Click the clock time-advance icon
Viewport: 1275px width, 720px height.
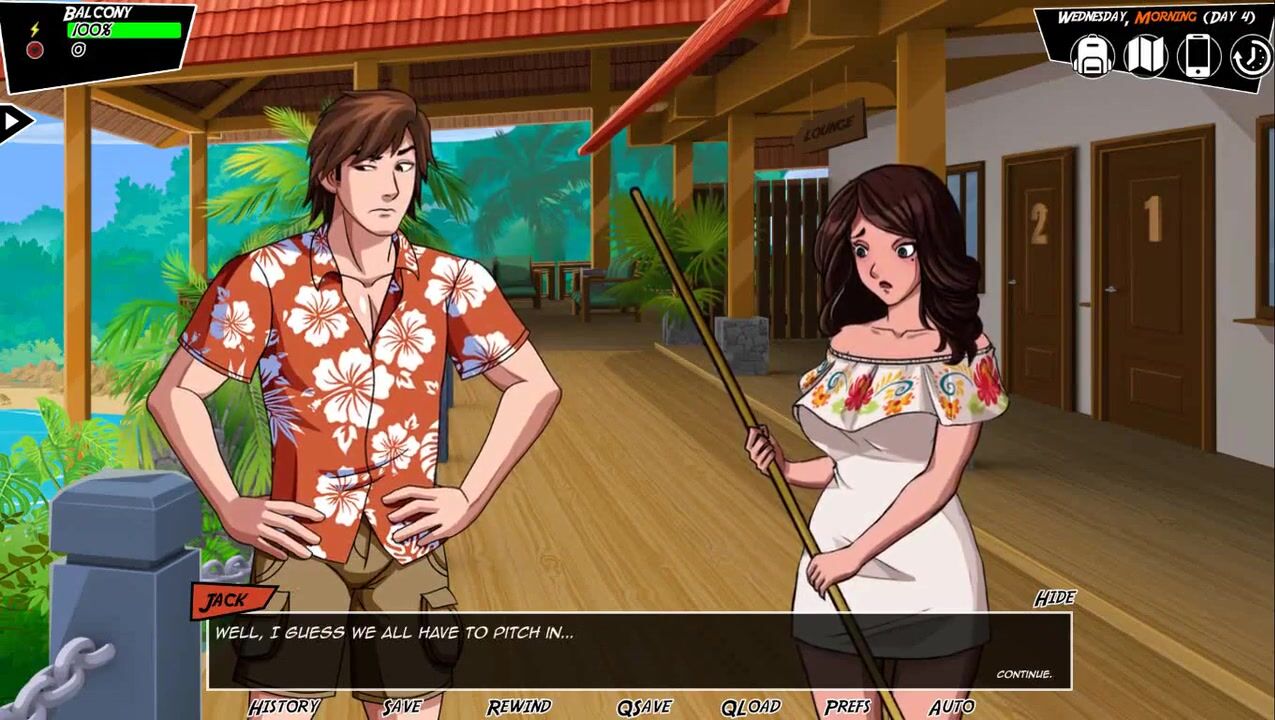1250,56
